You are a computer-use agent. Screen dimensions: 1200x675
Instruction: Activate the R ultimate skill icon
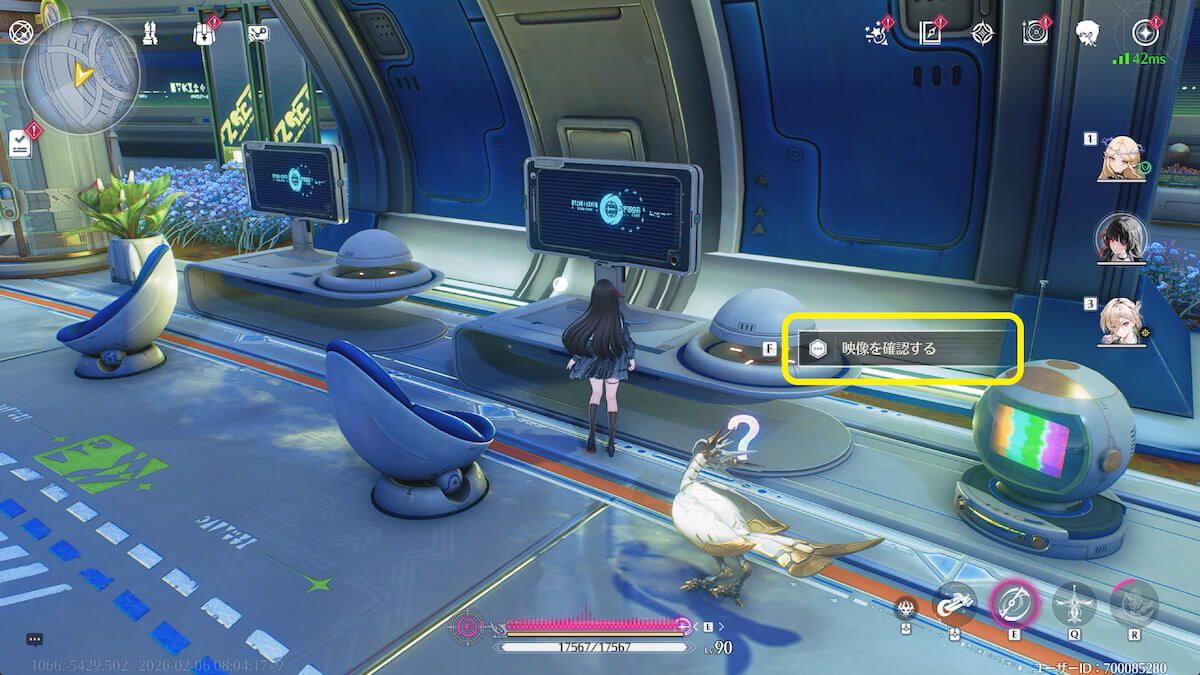coord(1134,603)
